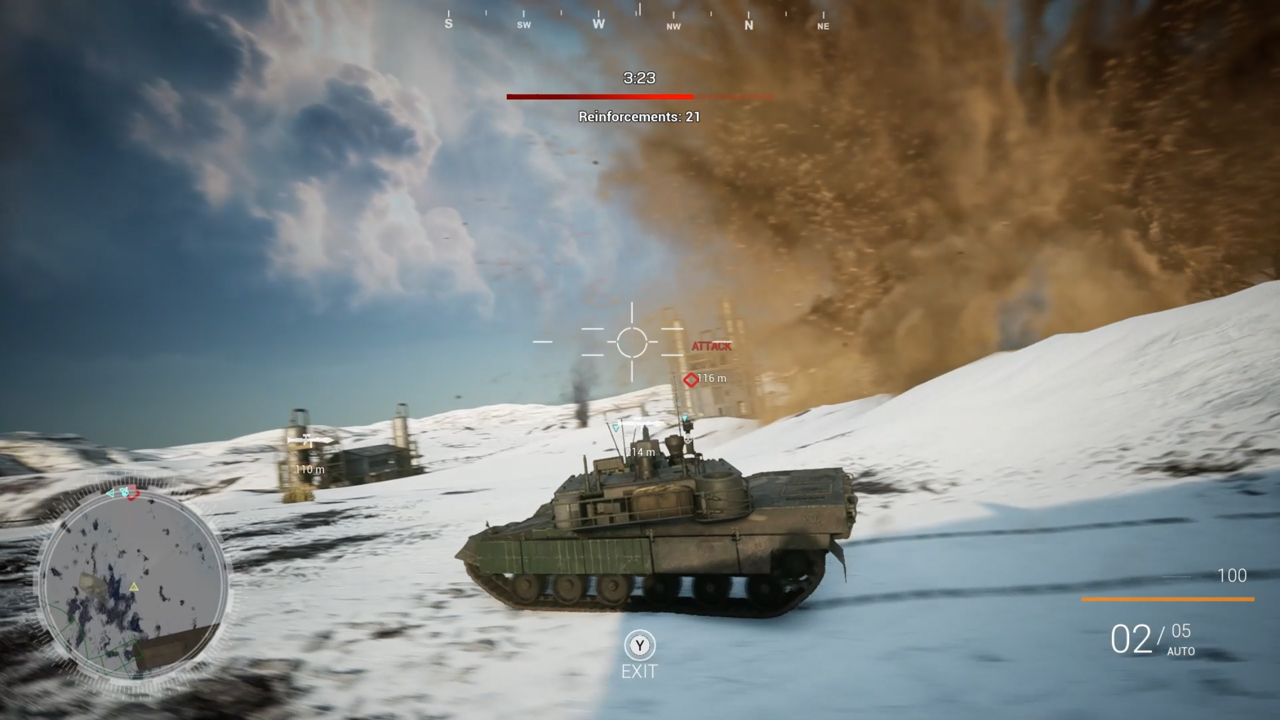Select the red diamond 116 m waypoint icon

pos(689,378)
